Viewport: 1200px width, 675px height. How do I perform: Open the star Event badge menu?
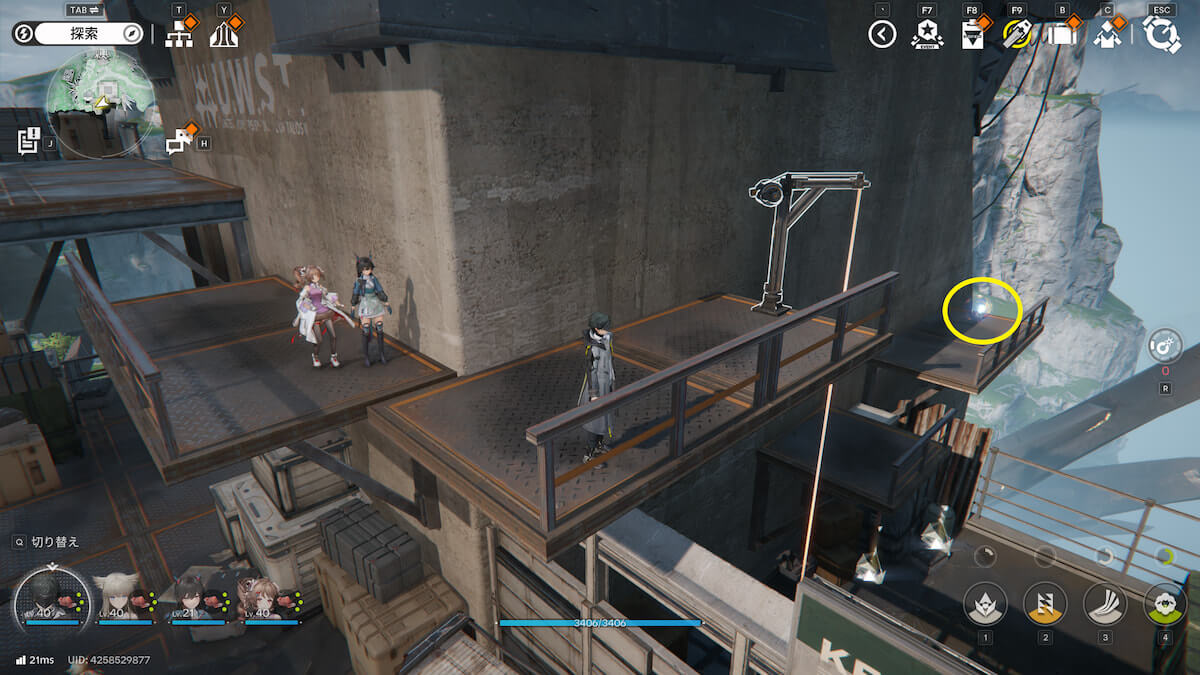(x=927, y=35)
